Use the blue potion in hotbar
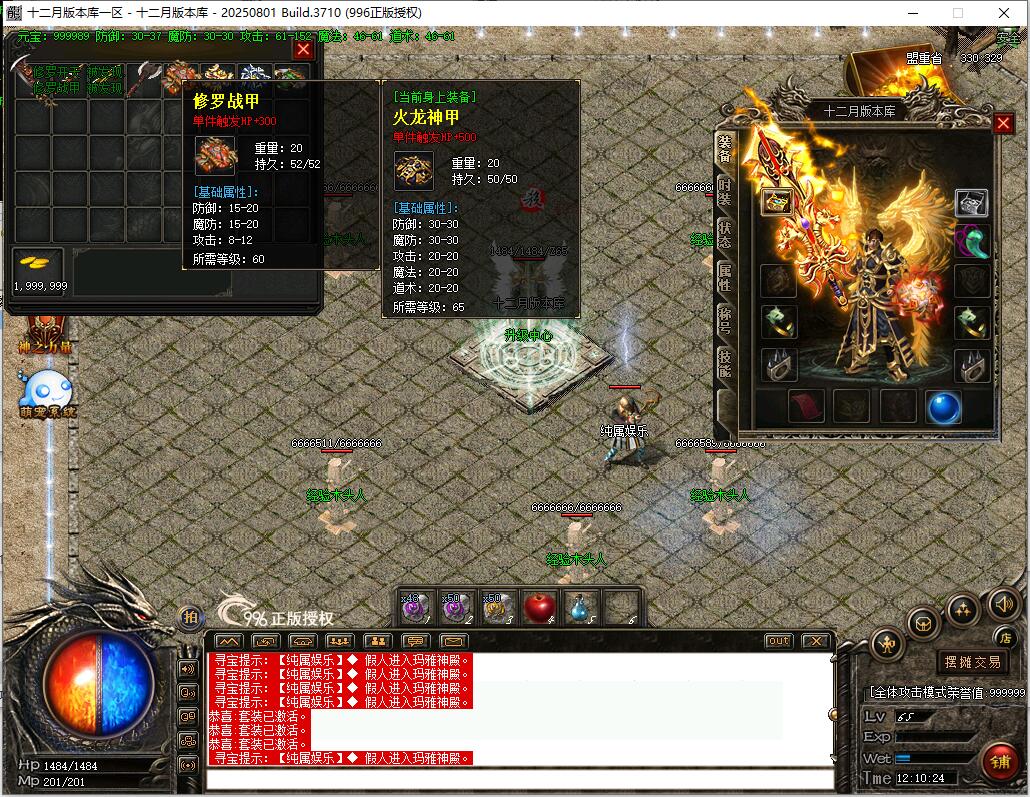The image size is (1030, 797). (581, 606)
